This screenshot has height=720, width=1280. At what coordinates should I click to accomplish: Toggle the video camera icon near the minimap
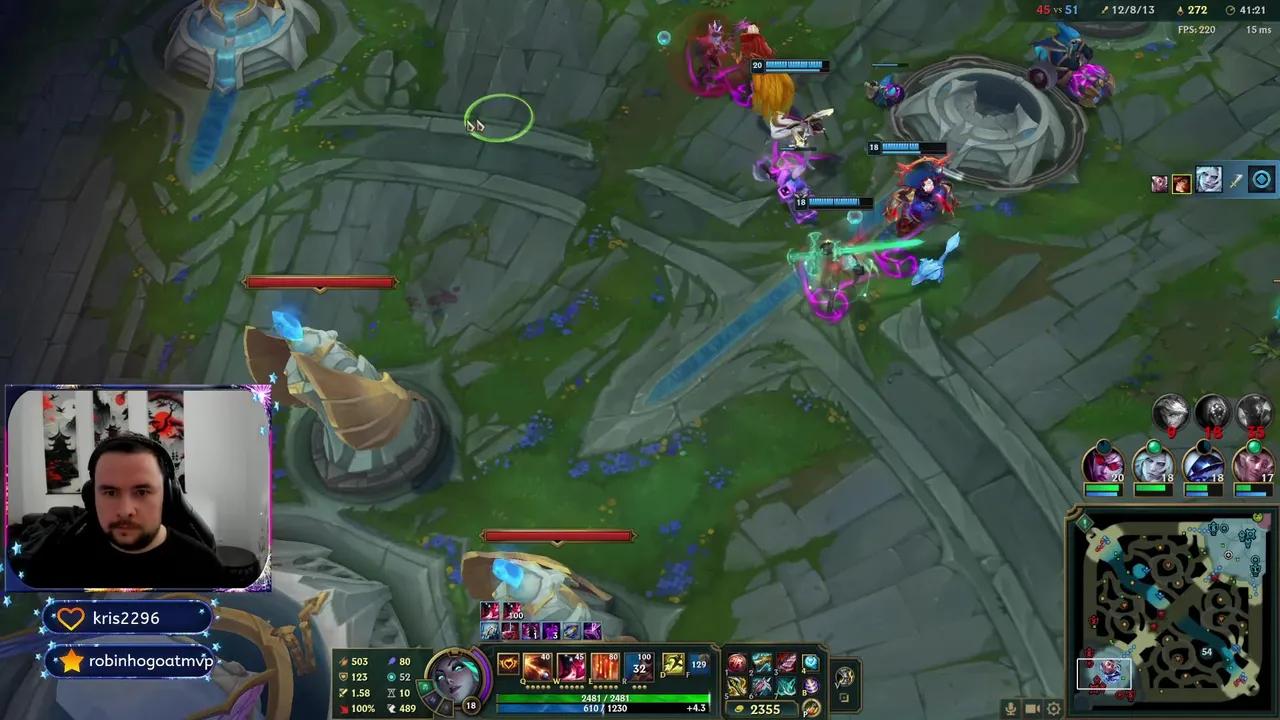(x=1032, y=707)
